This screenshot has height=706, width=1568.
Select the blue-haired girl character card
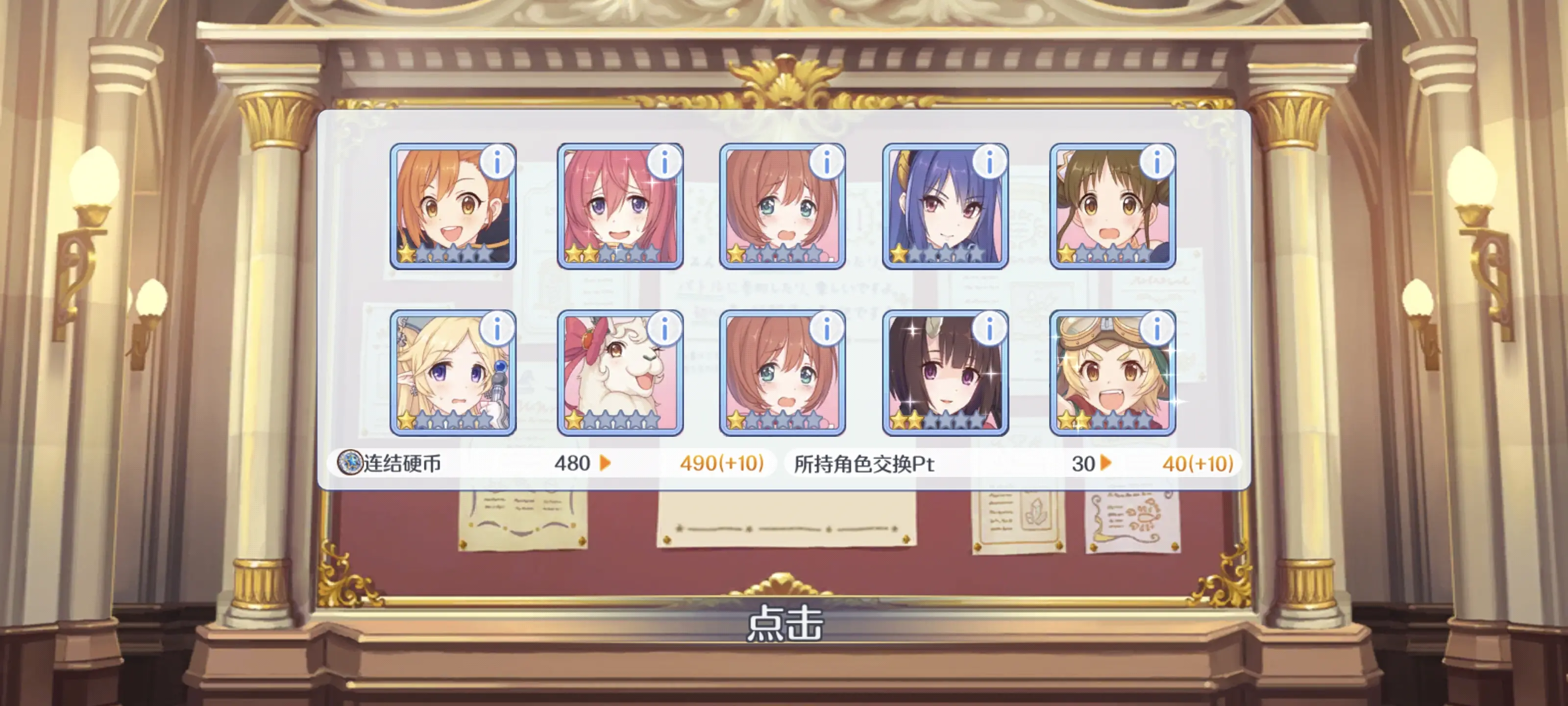point(945,207)
